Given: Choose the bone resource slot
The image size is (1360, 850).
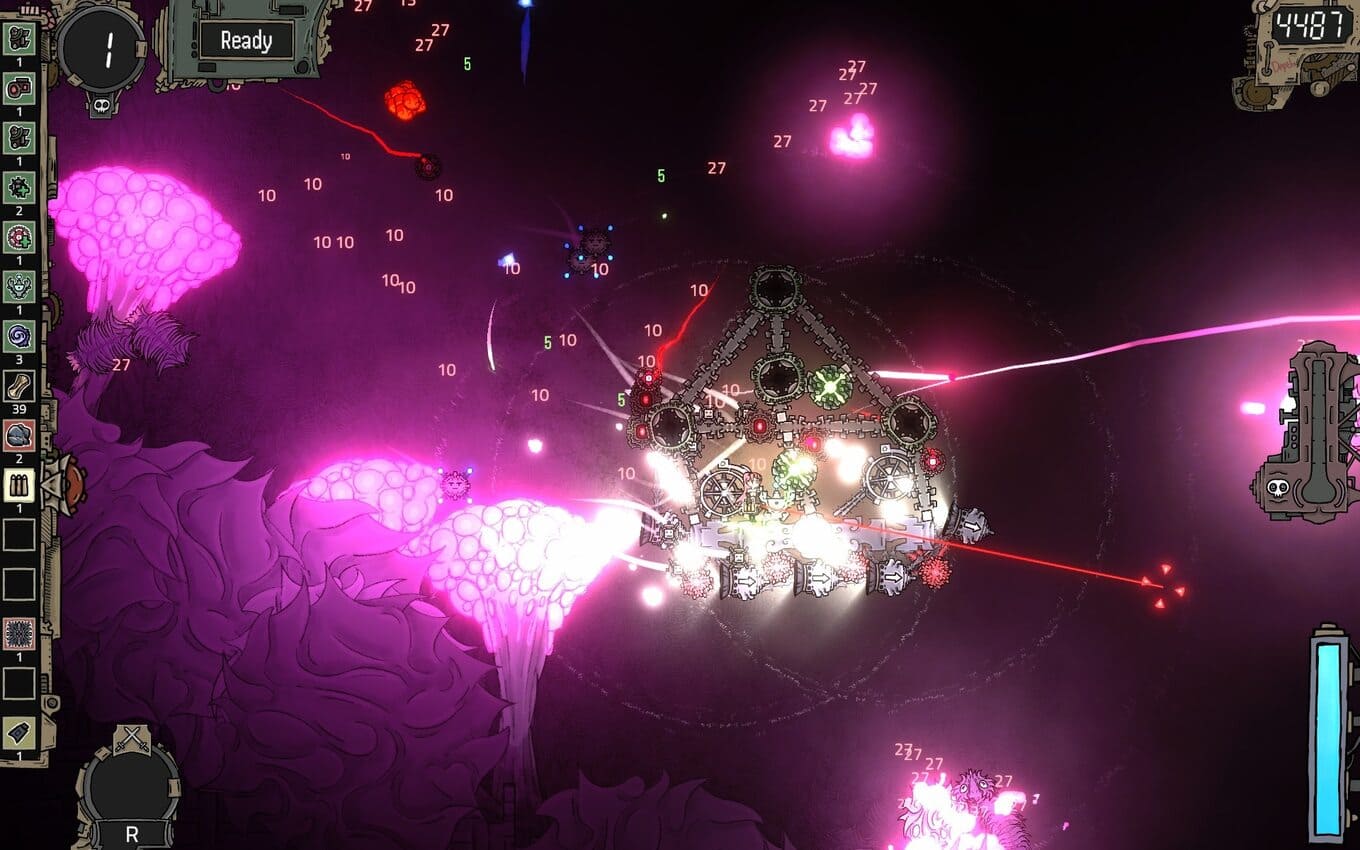Looking at the screenshot, I should 19,385.
